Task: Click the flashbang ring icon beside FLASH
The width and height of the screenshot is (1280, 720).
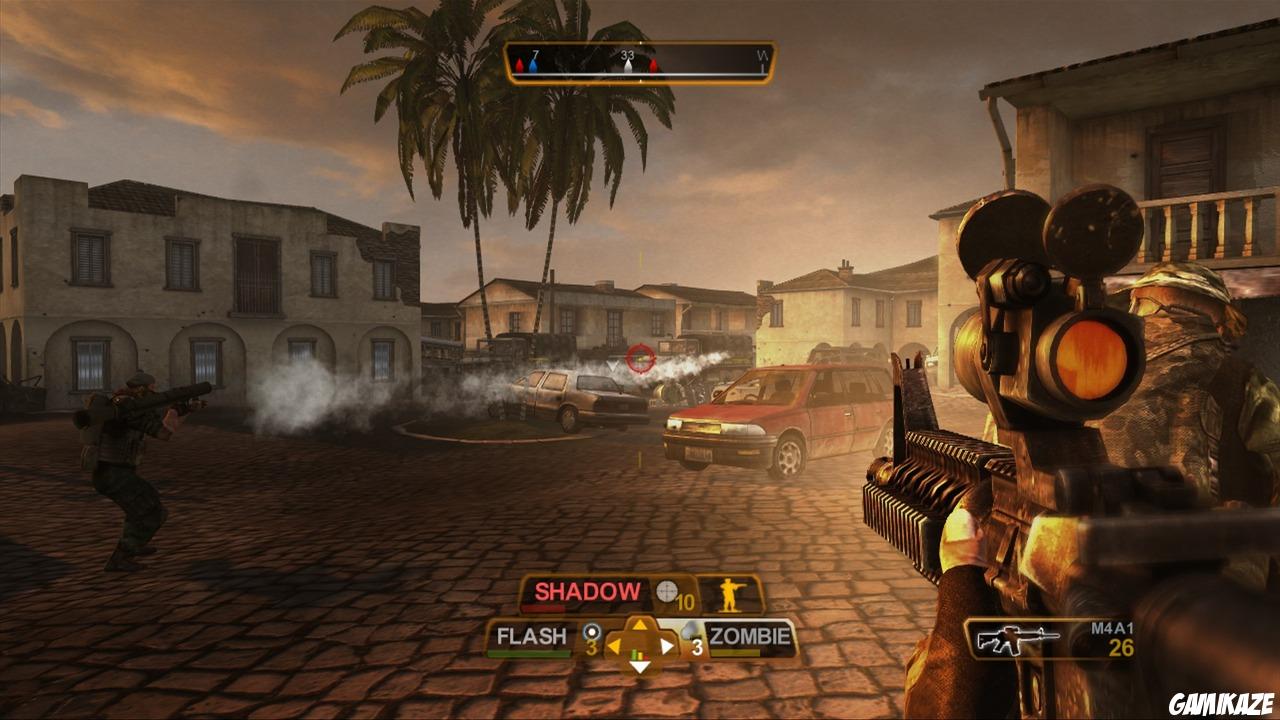Action: tap(590, 632)
